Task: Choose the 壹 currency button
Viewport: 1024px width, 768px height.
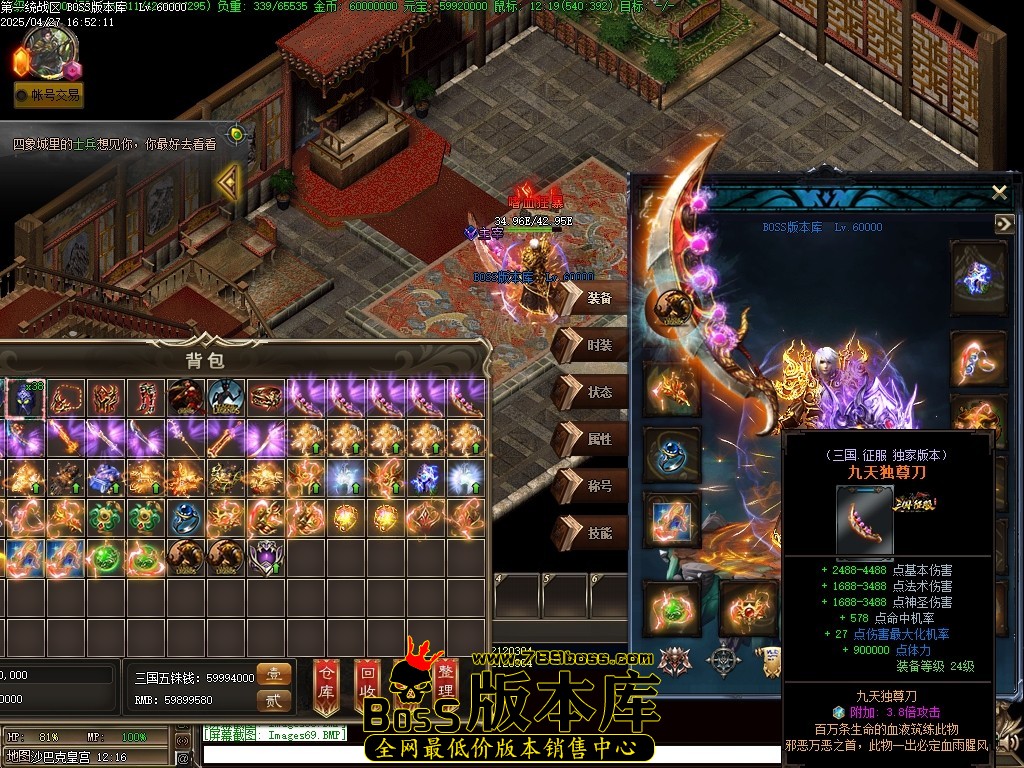Action: (273, 675)
